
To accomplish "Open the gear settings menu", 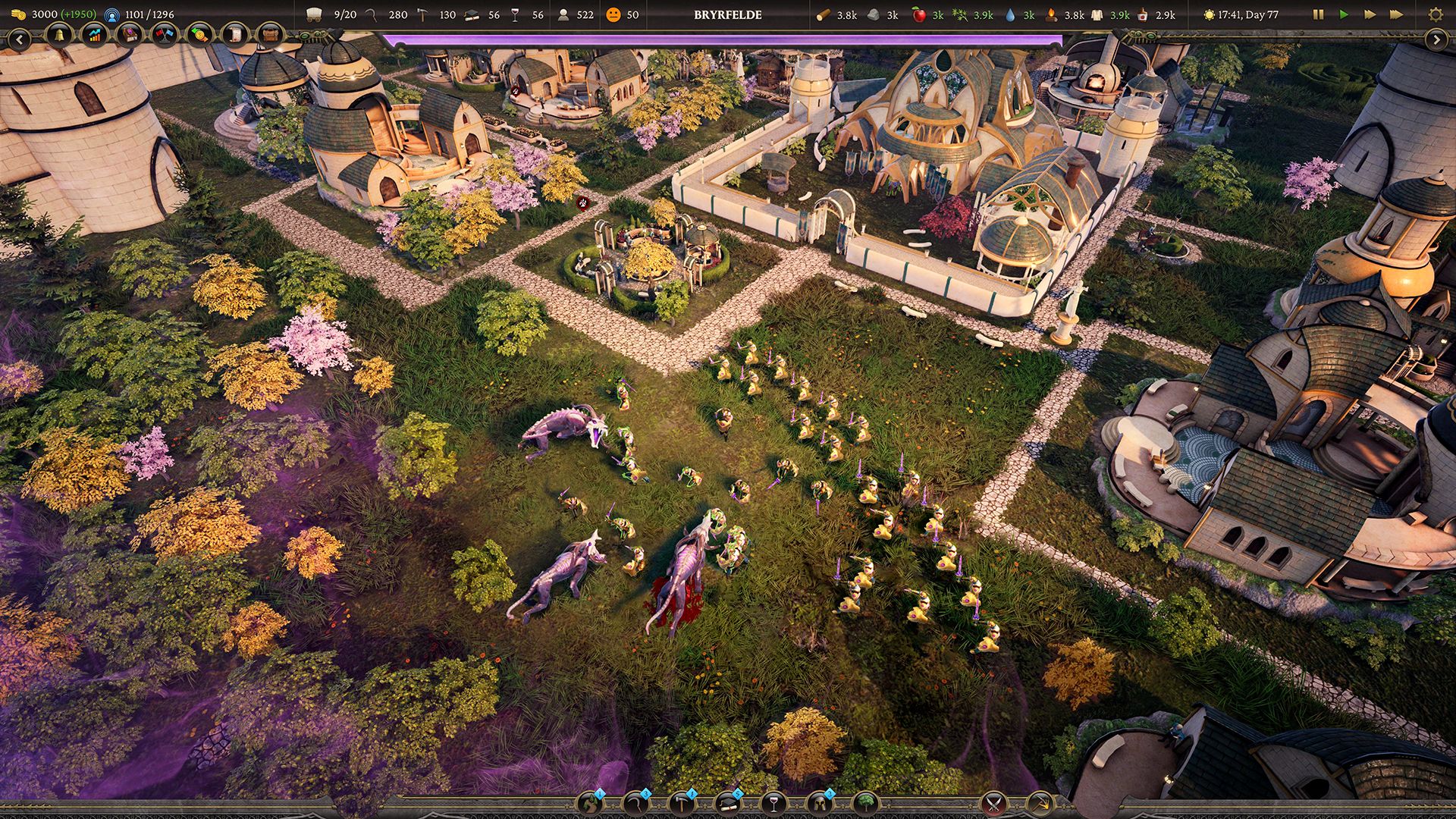I will [1435, 14].
